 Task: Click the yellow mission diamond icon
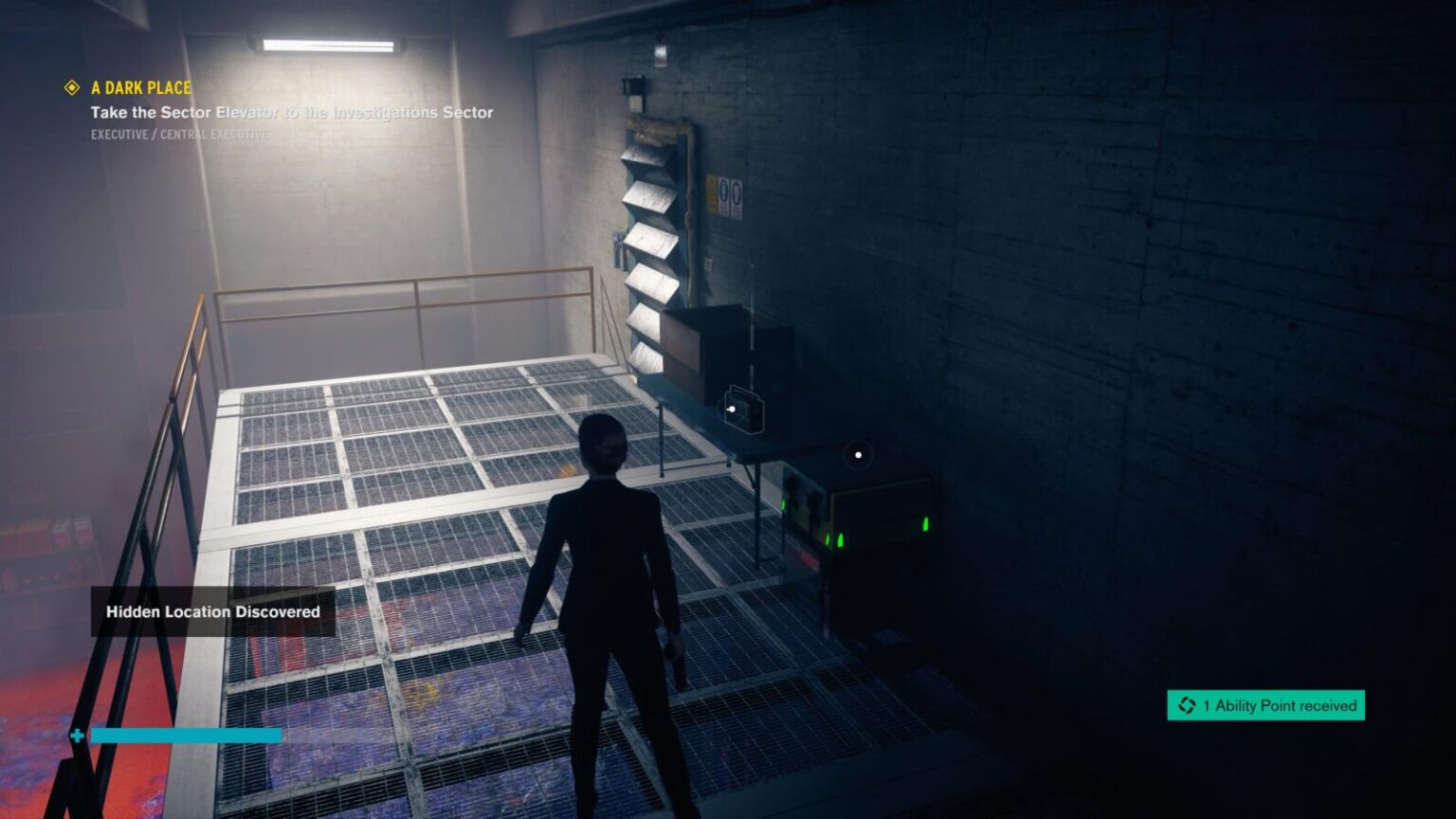71,87
